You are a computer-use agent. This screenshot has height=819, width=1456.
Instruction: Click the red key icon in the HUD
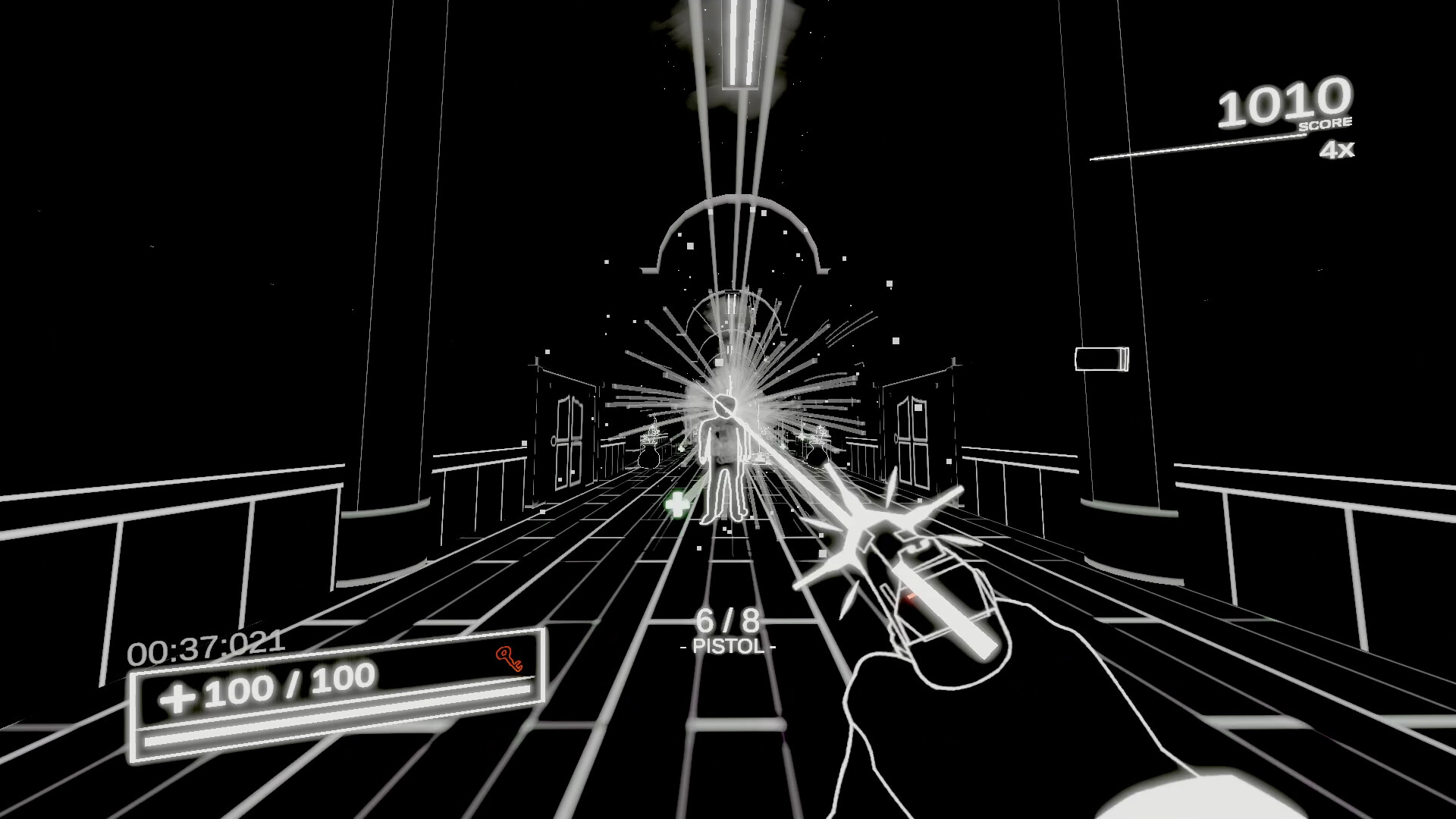[507, 658]
